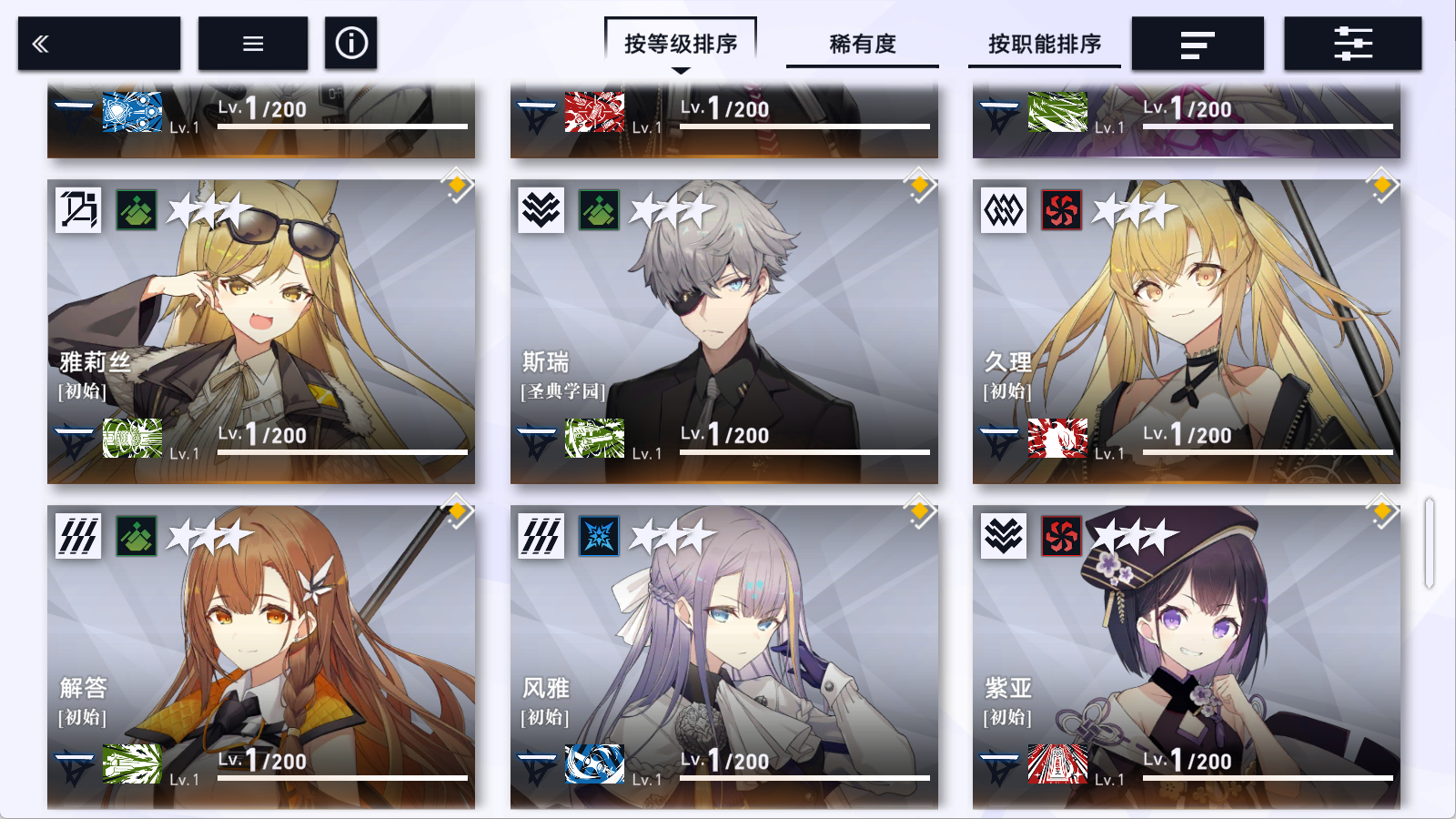
Task: Click the sort-order lines icon near top right
Action: pyautogui.click(x=1198, y=43)
